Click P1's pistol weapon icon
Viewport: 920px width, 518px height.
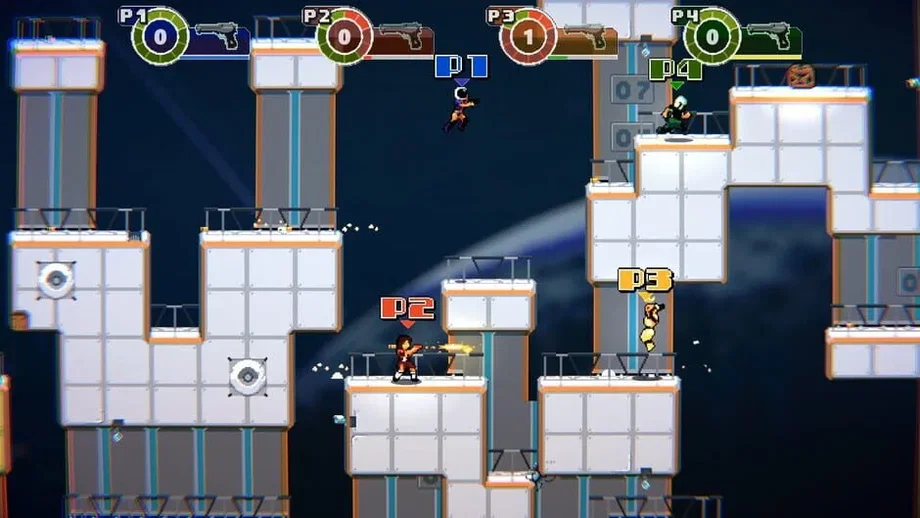(x=217, y=36)
